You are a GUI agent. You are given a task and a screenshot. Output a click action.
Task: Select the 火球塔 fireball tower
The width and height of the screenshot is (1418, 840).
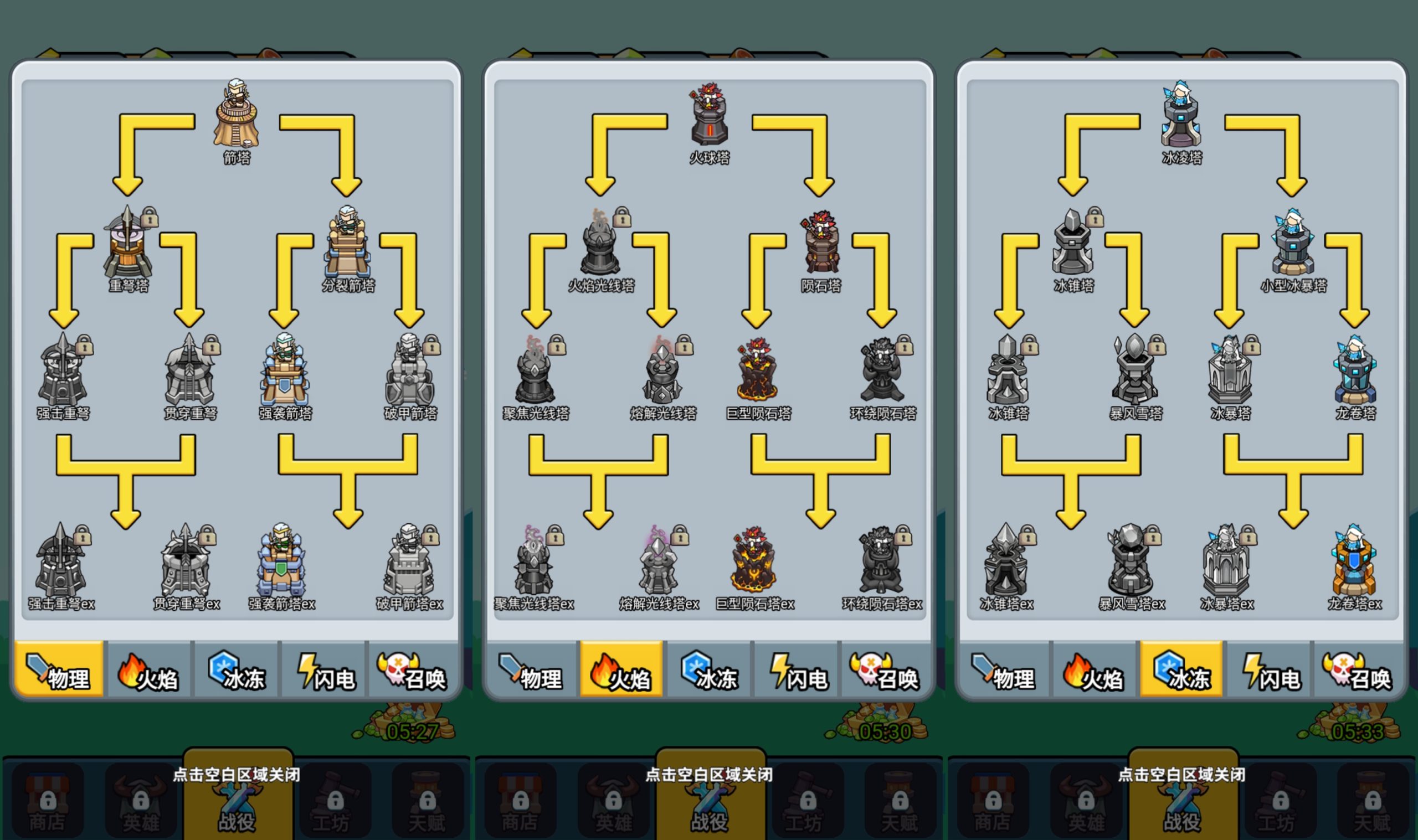(708, 115)
